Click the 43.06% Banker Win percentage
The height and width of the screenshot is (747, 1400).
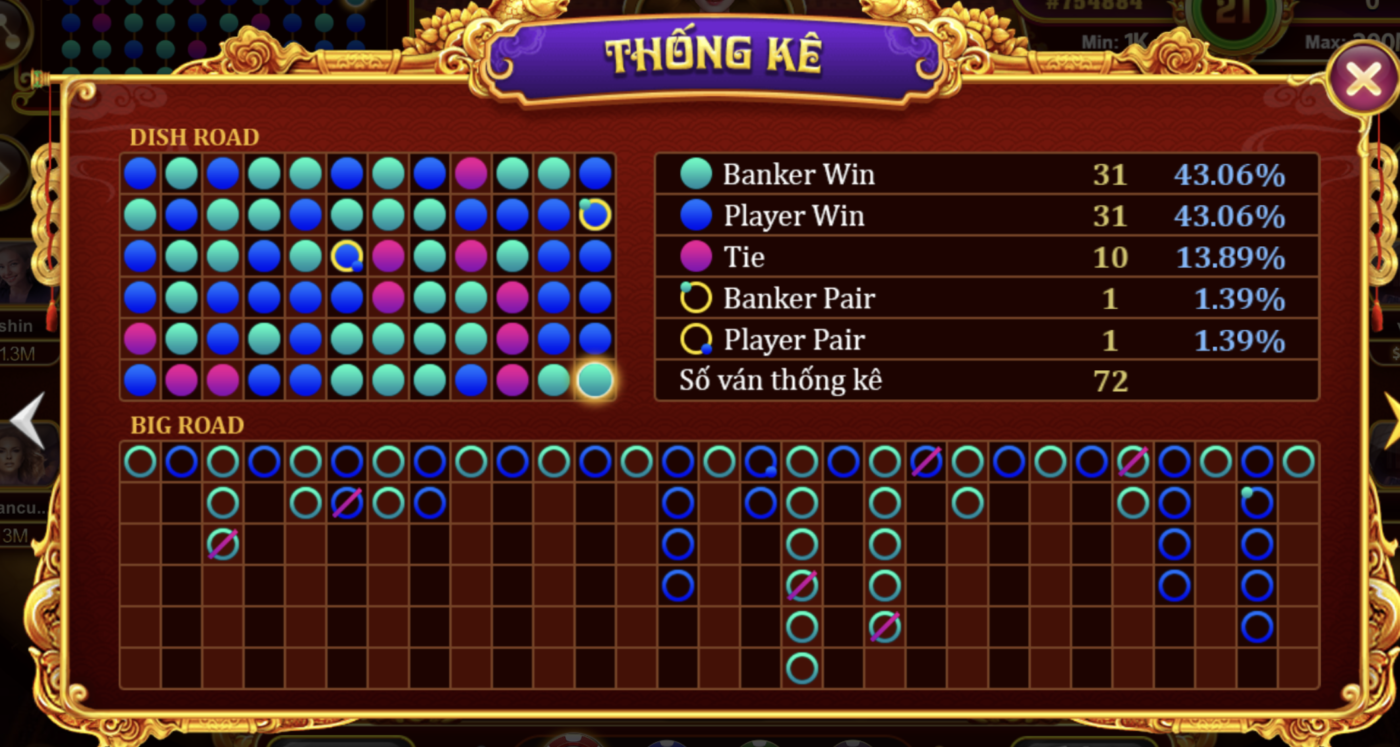pyautogui.click(x=1228, y=173)
